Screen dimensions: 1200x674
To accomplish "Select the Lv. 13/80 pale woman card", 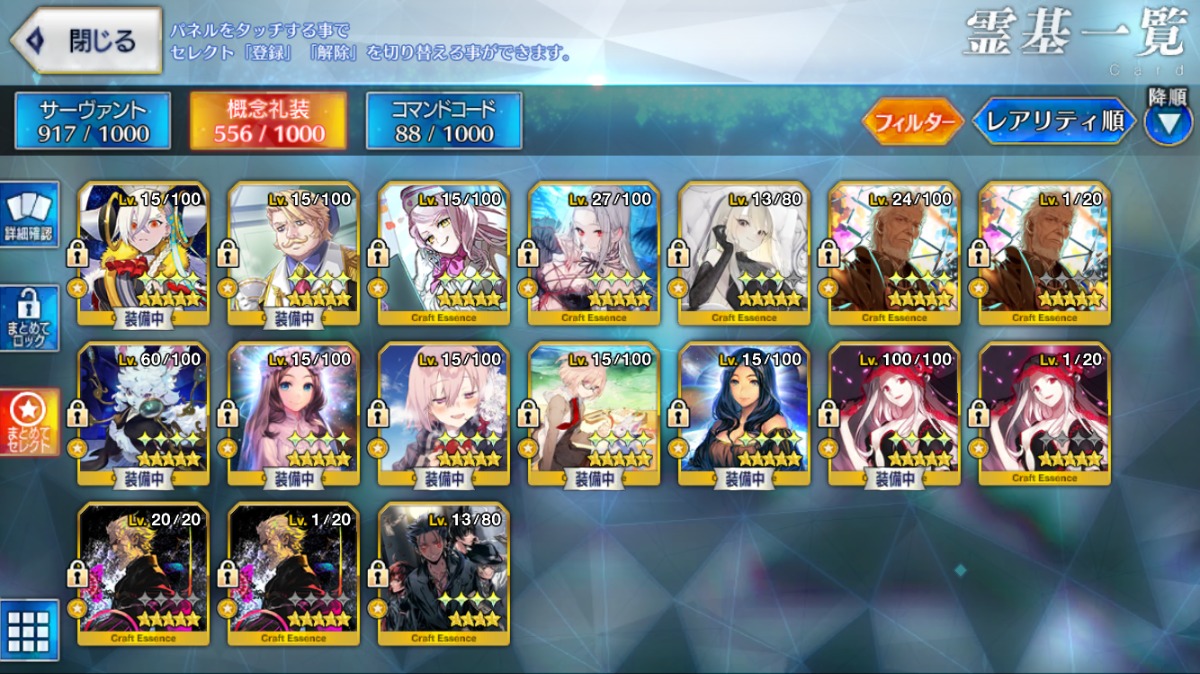I will click(744, 253).
